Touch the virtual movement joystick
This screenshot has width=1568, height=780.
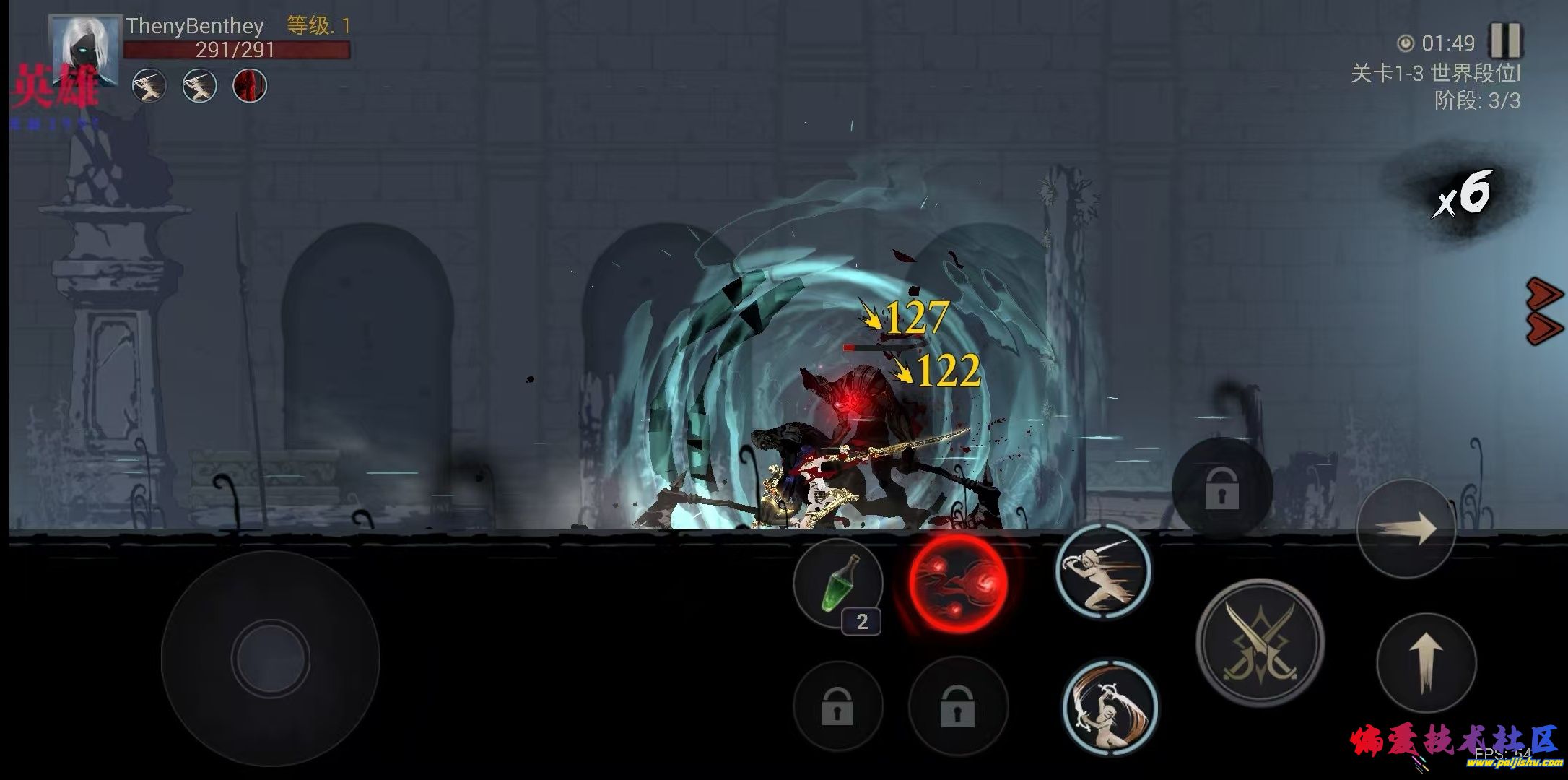tap(270, 658)
